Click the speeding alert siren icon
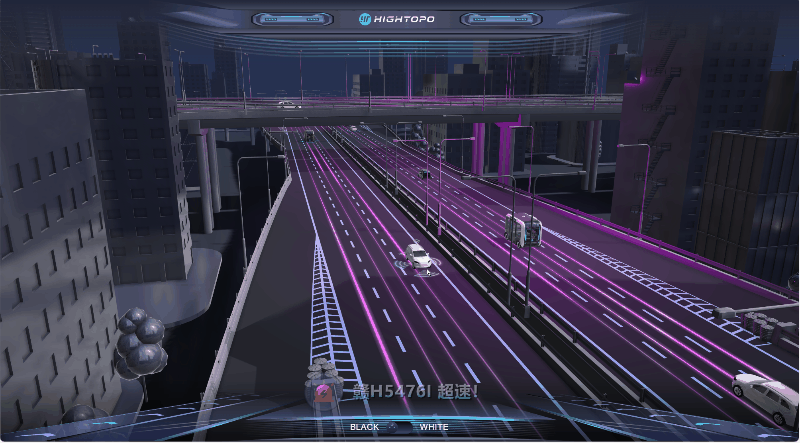The width and height of the screenshot is (800, 443). click(x=325, y=391)
